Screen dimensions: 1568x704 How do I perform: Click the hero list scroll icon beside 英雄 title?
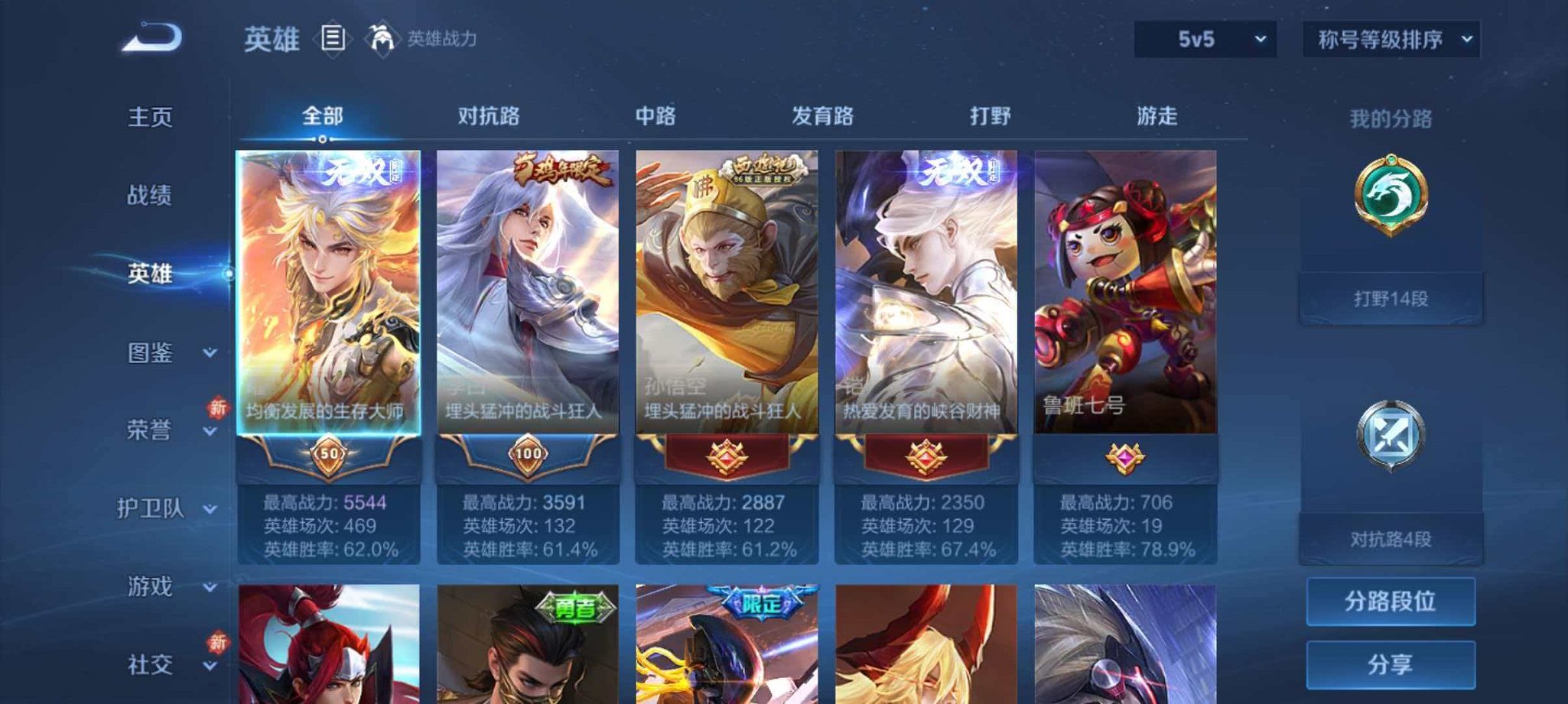[x=333, y=36]
